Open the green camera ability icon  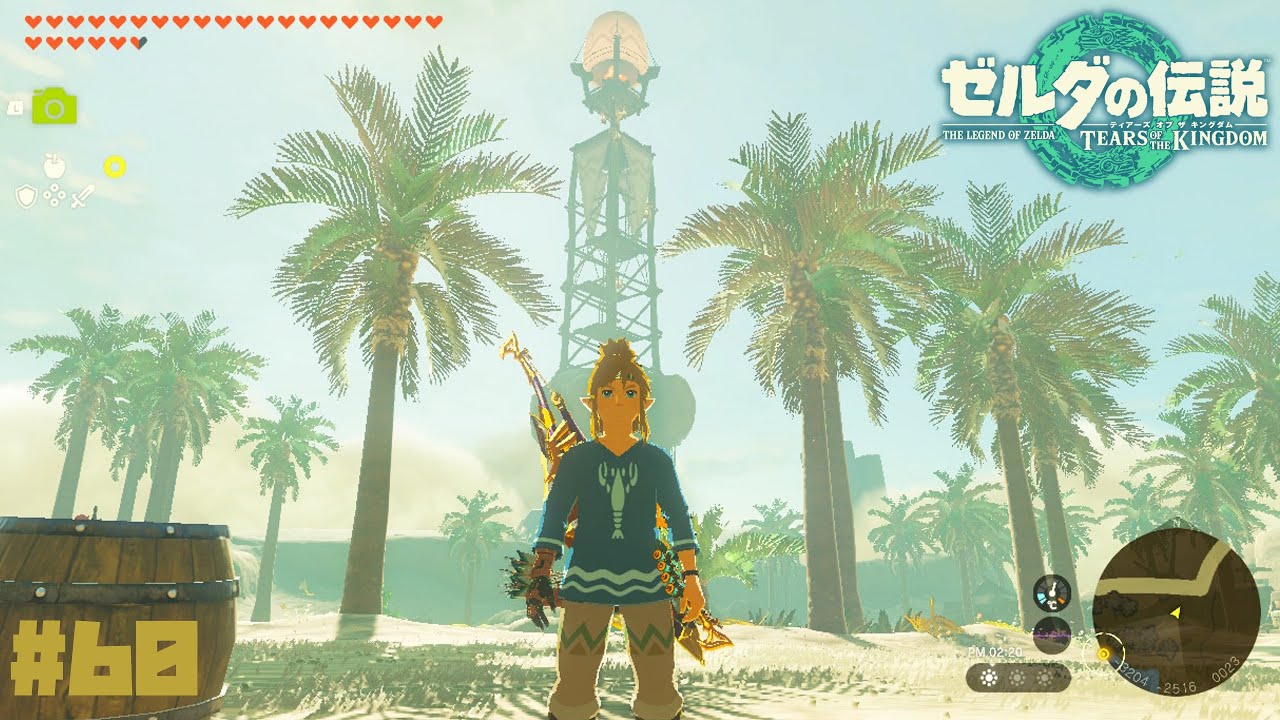pos(54,106)
